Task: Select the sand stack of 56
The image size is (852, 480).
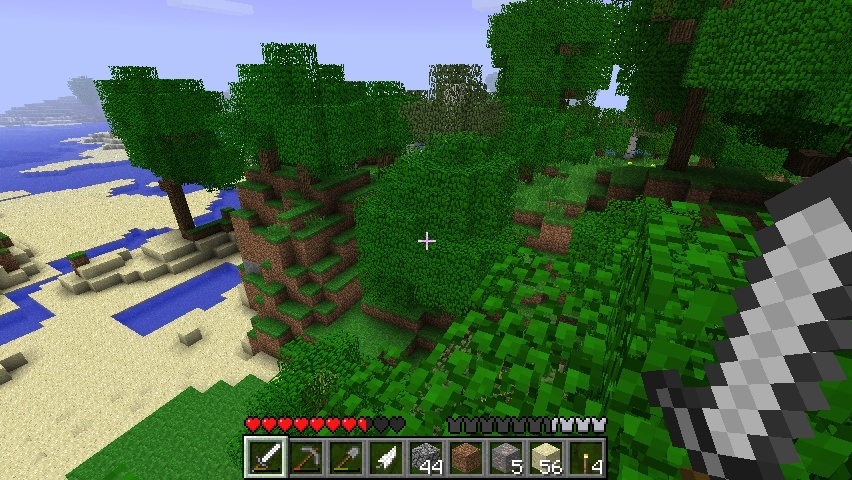Action: pyautogui.click(x=545, y=458)
